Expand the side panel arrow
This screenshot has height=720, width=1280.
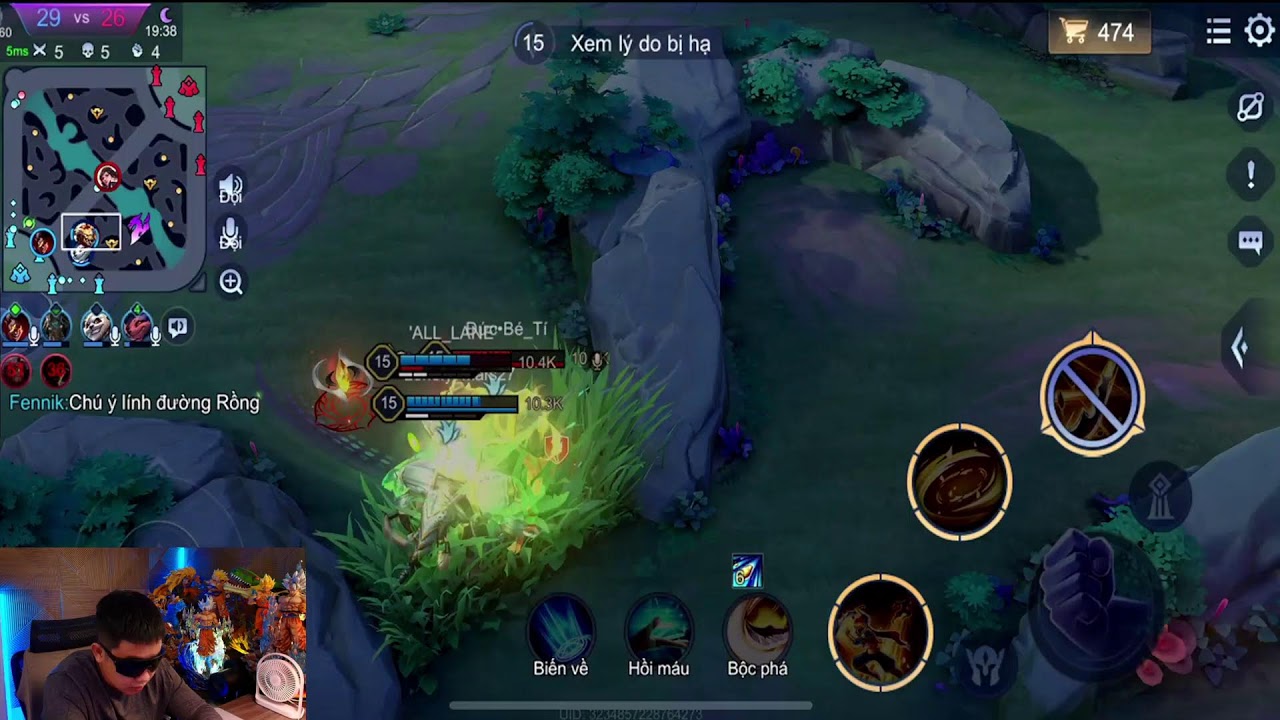click(x=1240, y=348)
